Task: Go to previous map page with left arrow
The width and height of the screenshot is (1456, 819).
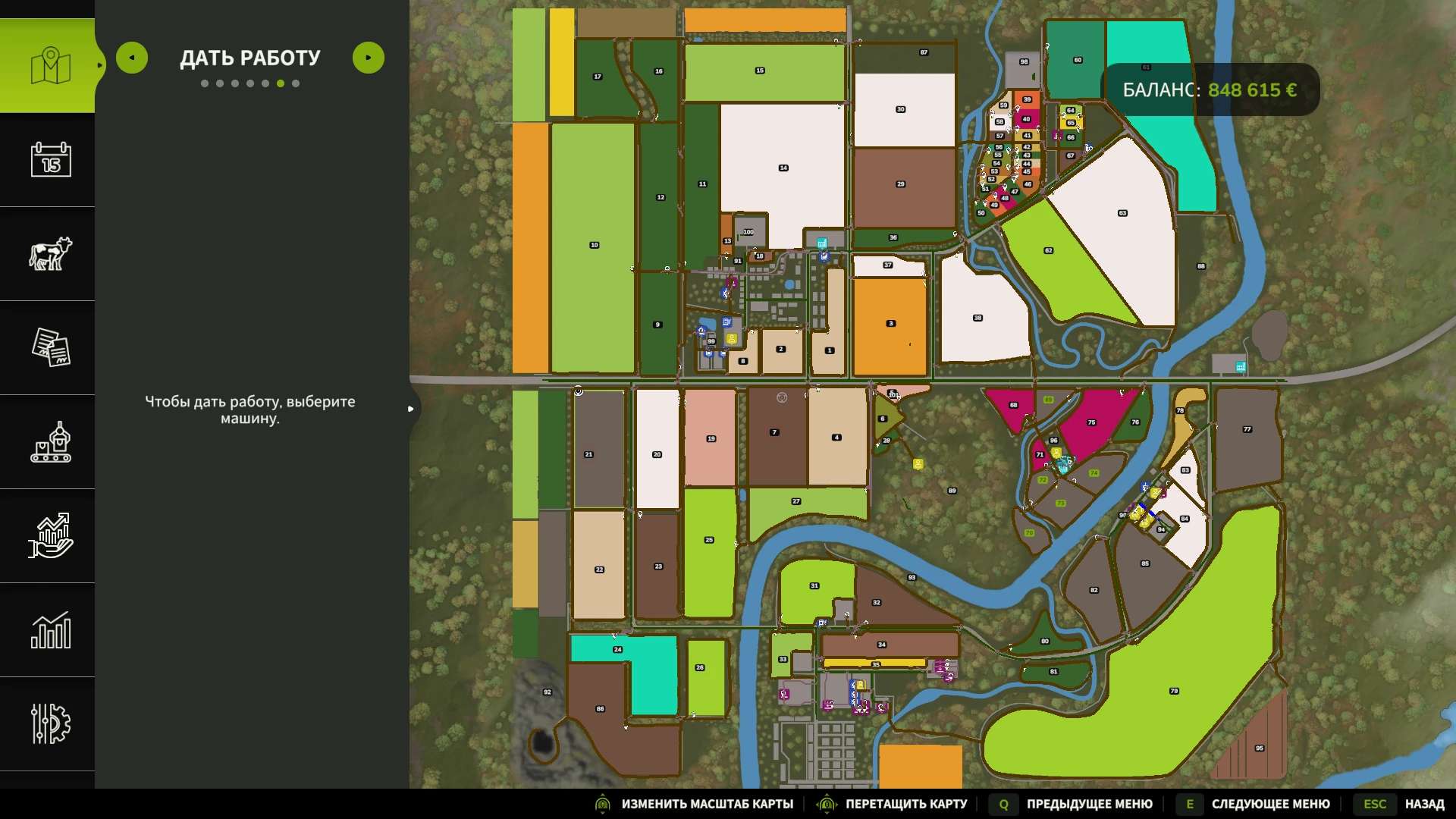Action: [x=132, y=58]
